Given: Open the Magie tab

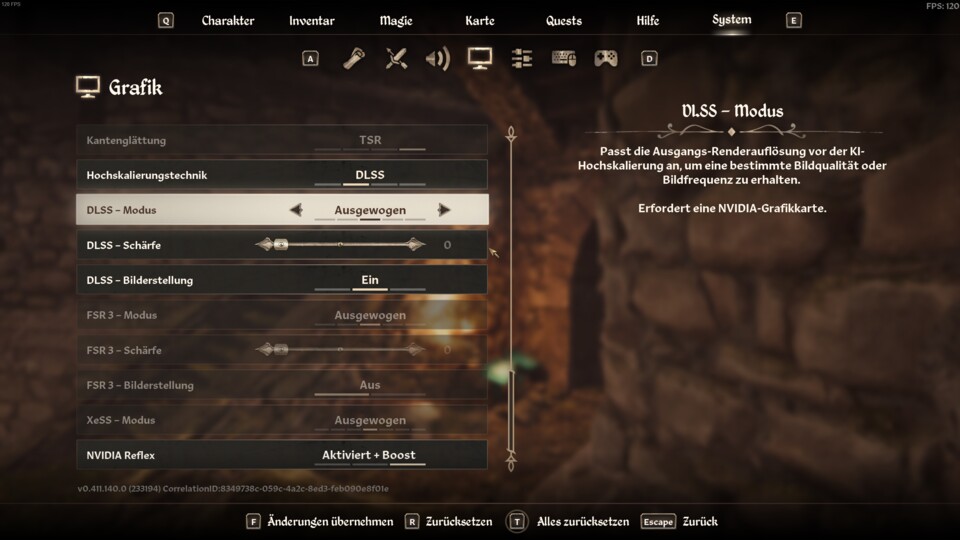Looking at the screenshot, I should tap(396, 21).
